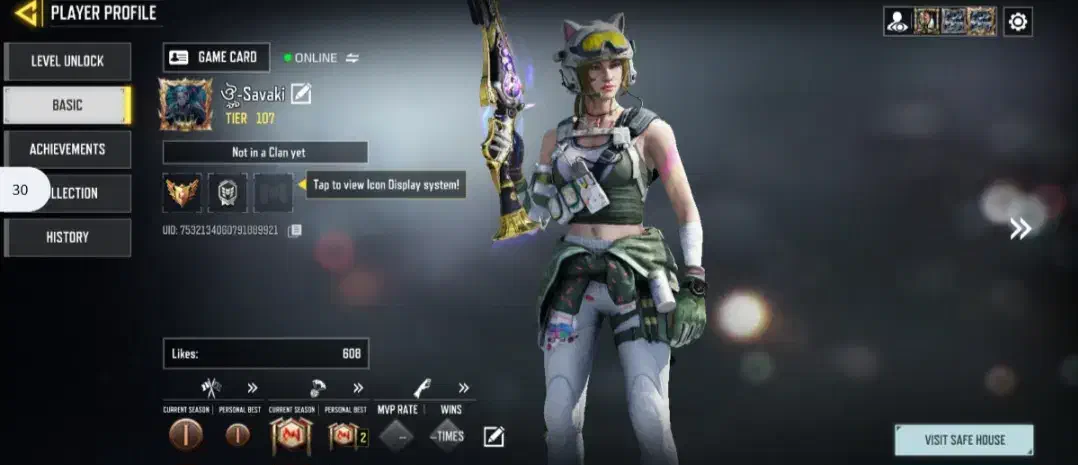The height and width of the screenshot is (465, 1078).
Task: Expand the battle royale parachute rank section
Action: [357, 388]
